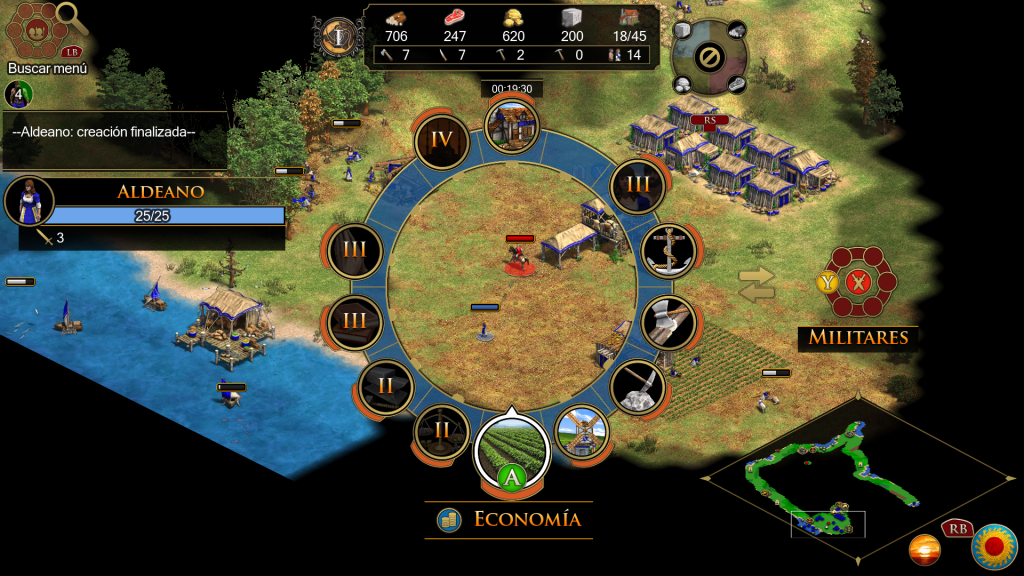The width and height of the screenshot is (1024, 576).
Task: Select the lumber camp axe icon
Action: (667, 322)
